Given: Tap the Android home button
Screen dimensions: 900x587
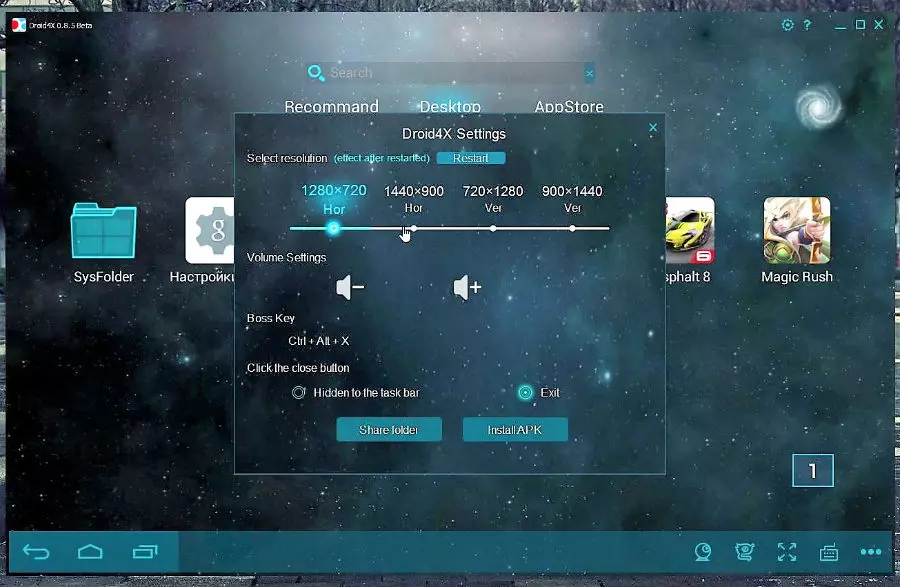Looking at the screenshot, I should click(x=90, y=552).
